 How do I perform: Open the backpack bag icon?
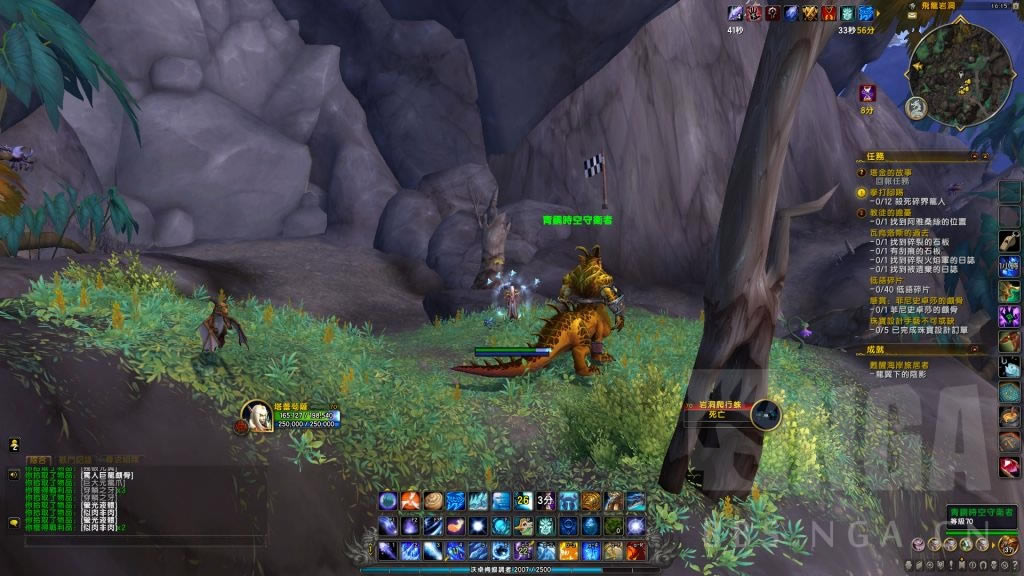coord(1007,543)
